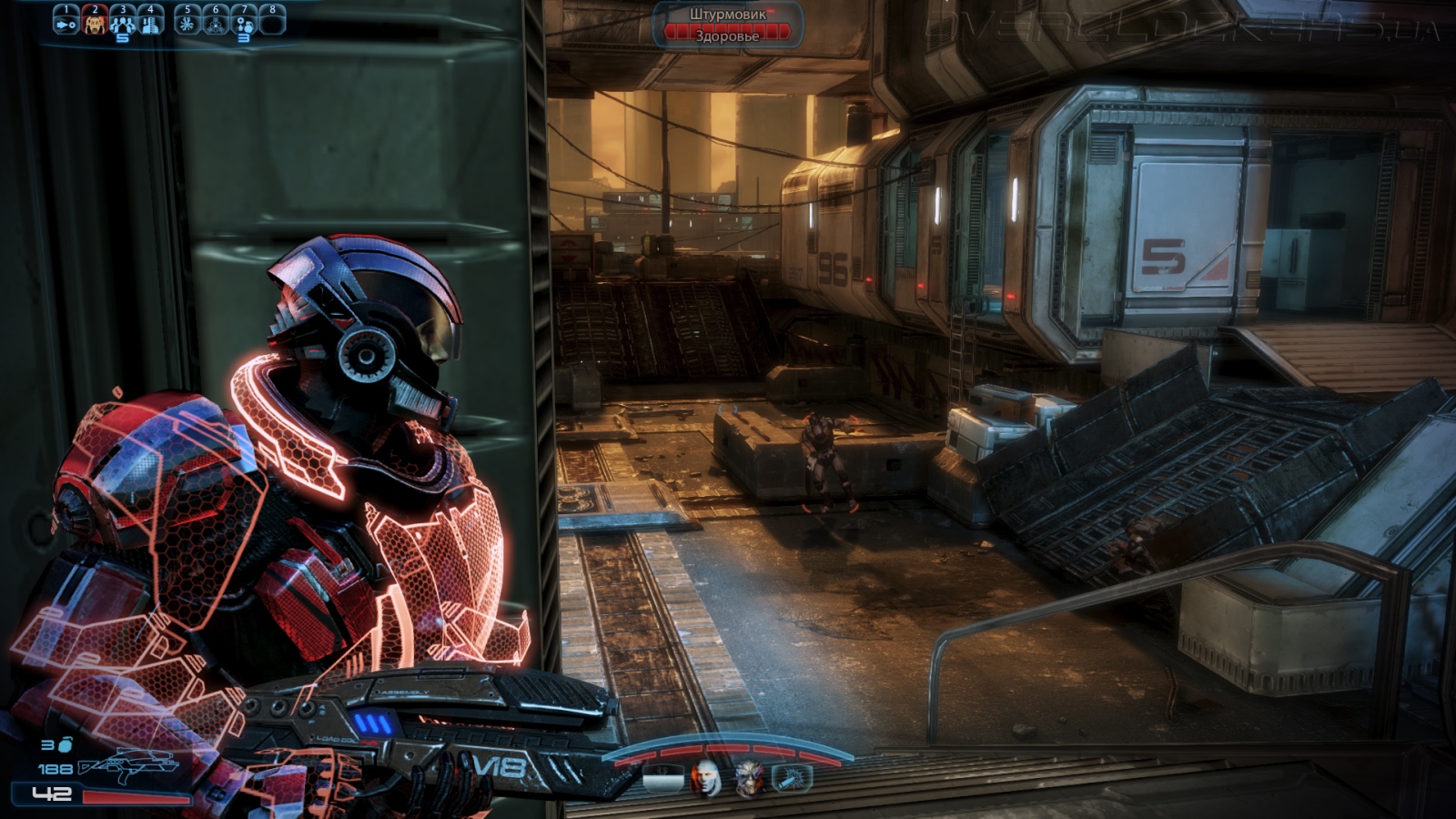Activate the projectile power in slot 1
This screenshot has width=1456, height=819.
point(66,22)
